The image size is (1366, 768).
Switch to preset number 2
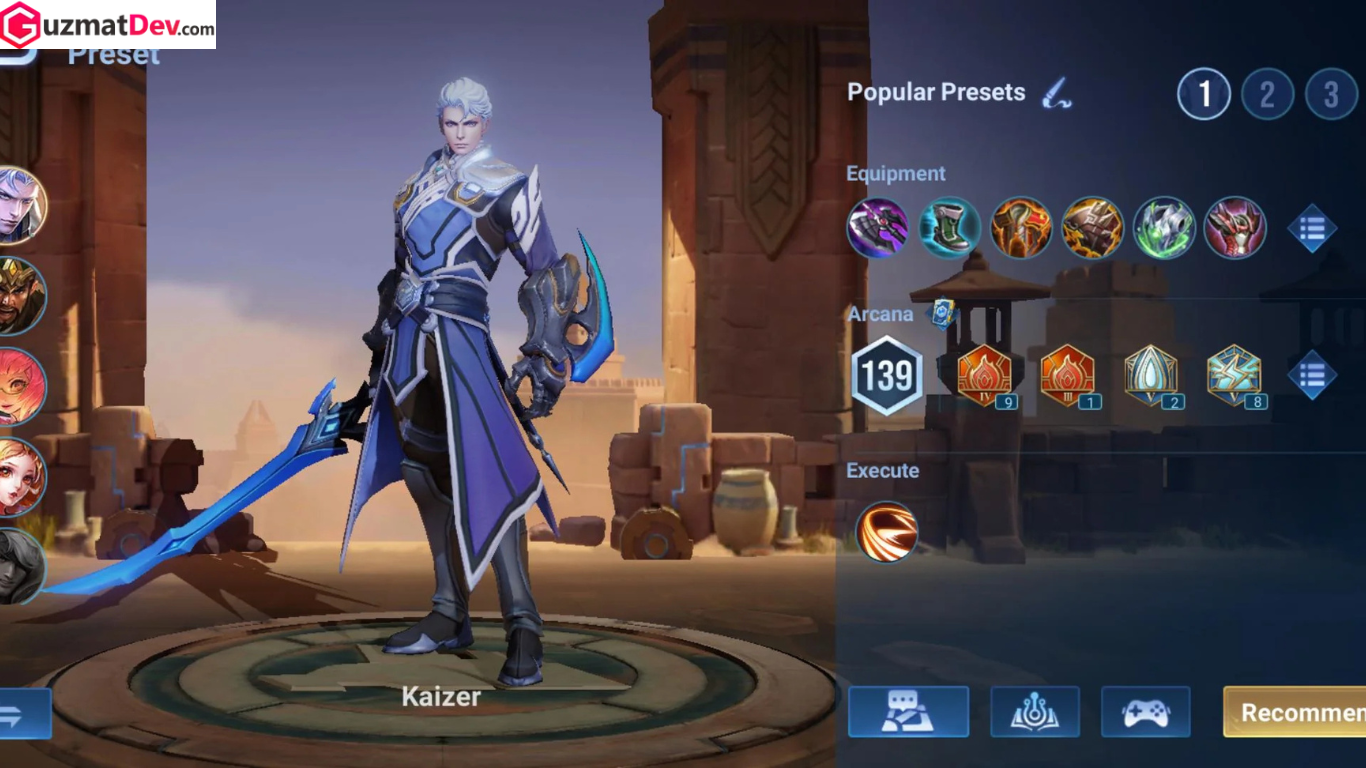coord(1267,94)
